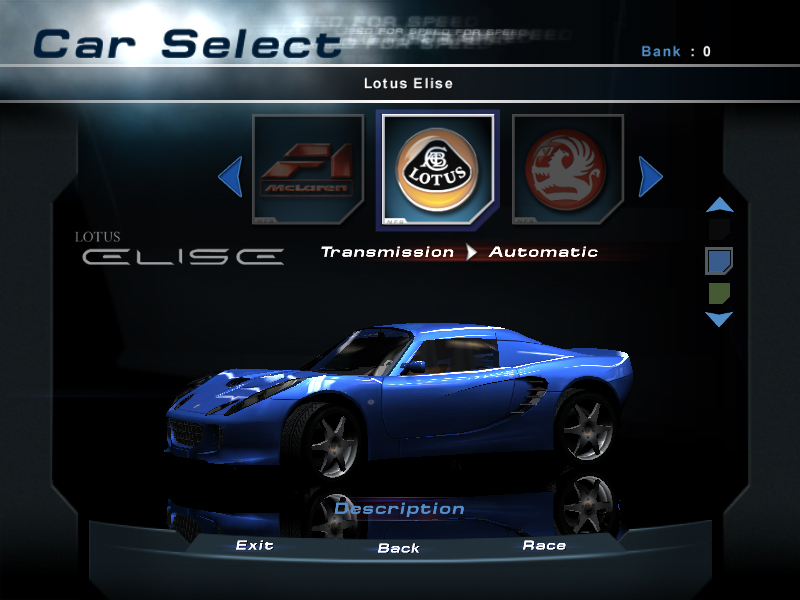Click the down arrow below the color swatches
This screenshot has width=800, height=600.
tap(719, 319)
